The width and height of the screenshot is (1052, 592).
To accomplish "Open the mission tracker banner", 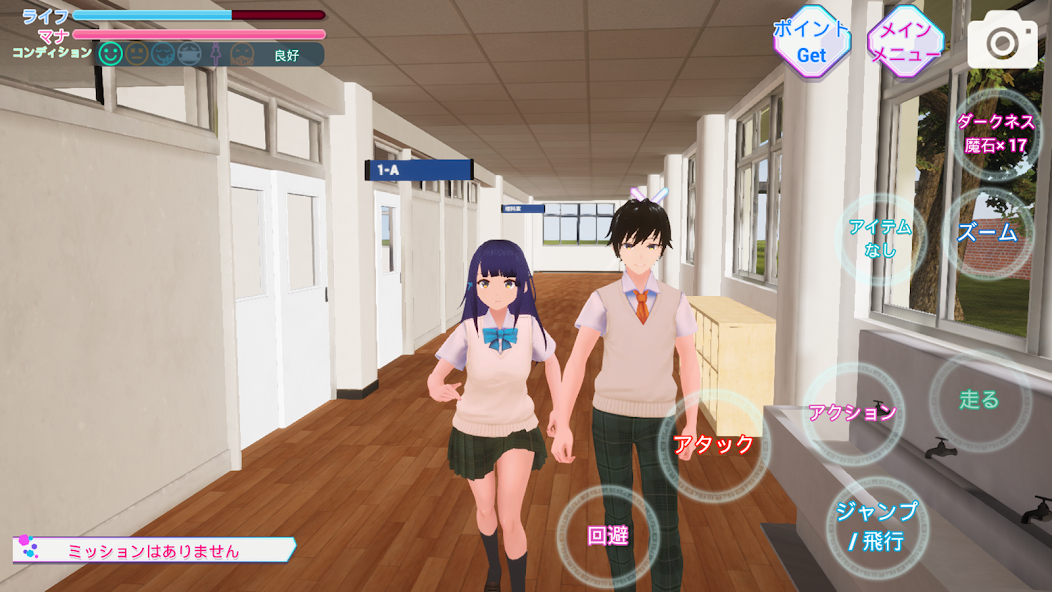I will tap(154, 549).
